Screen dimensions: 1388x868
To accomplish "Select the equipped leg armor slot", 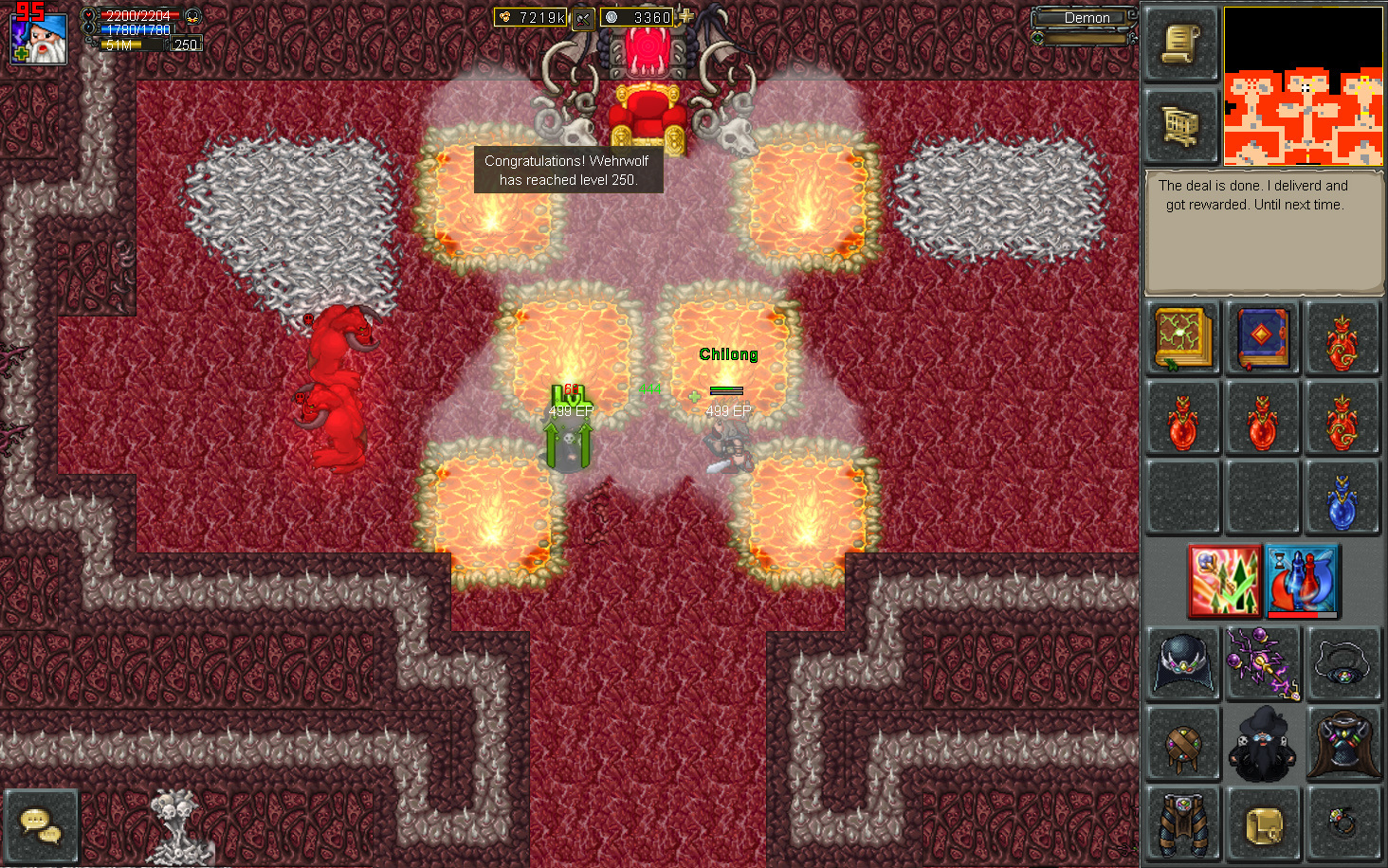I will click(1182, 823).
